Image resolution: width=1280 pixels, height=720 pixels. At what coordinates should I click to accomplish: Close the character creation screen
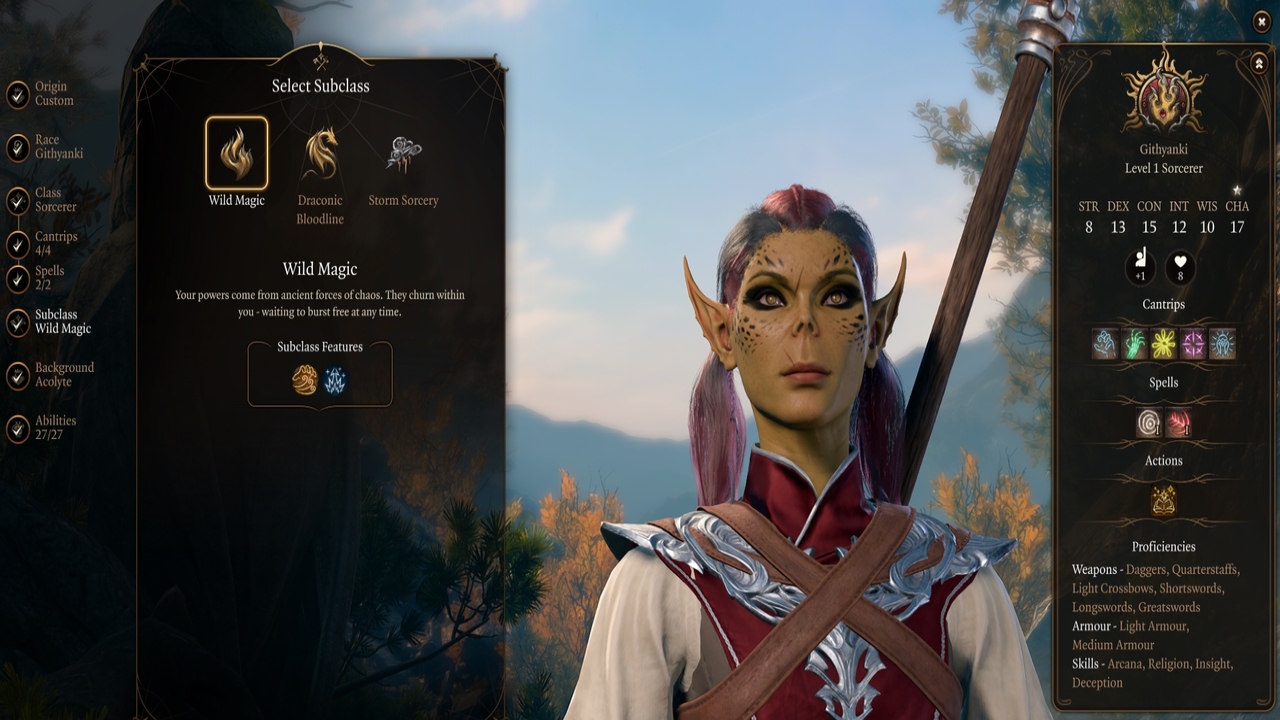tap(1261, 22)
